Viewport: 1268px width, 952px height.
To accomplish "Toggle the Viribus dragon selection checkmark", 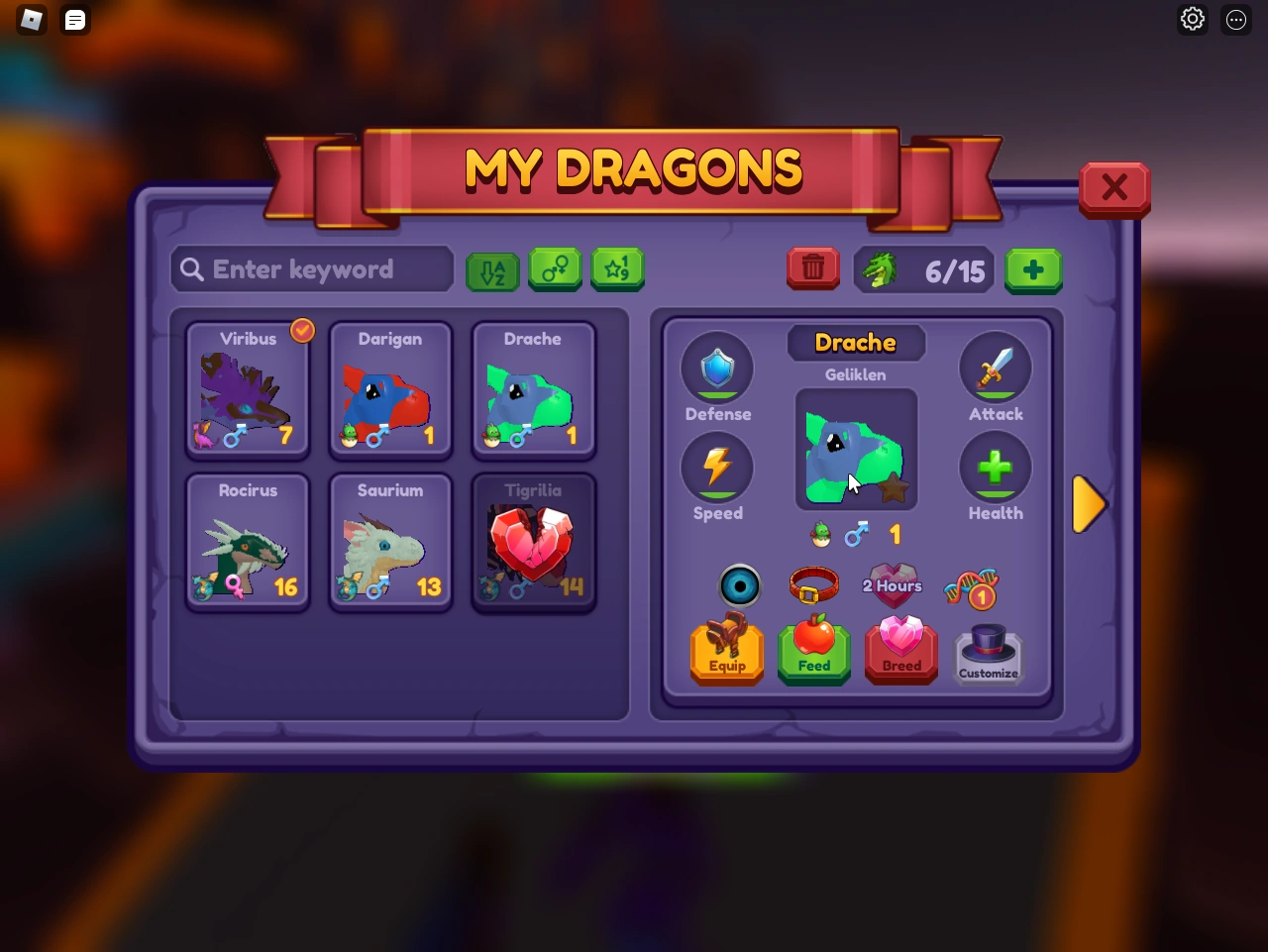I will click(301, 330).
